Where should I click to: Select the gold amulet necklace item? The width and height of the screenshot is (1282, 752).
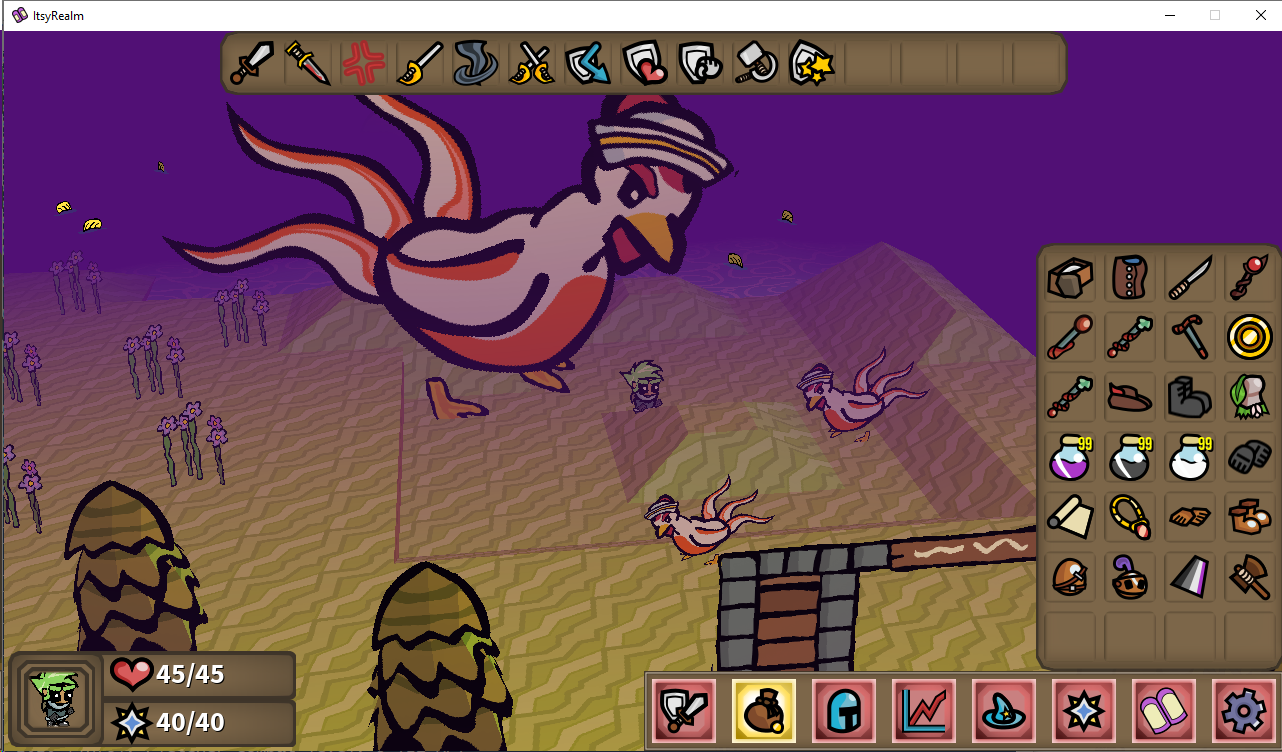pos(1130,517)
